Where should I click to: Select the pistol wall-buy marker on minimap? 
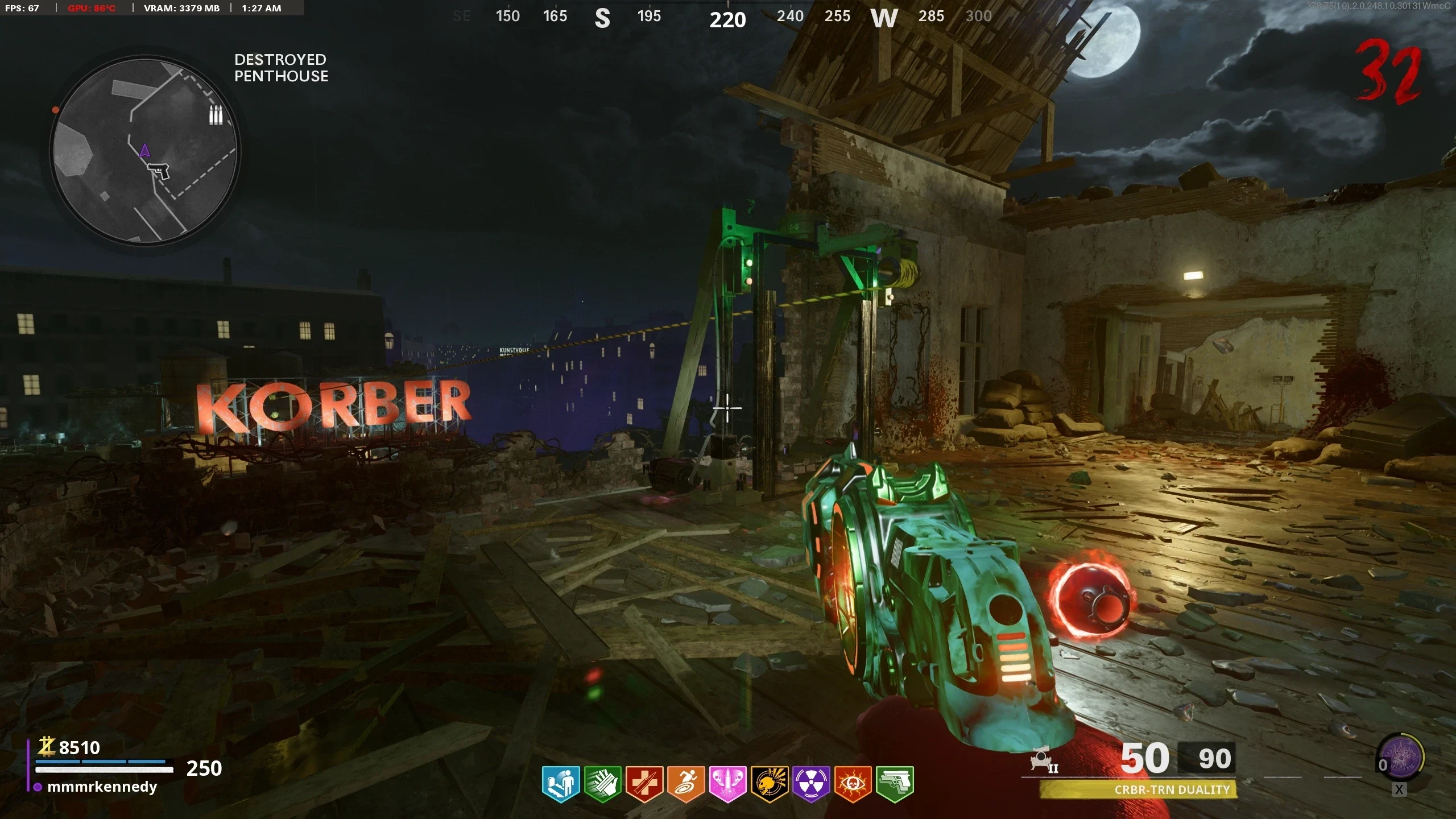coord(159,170)
